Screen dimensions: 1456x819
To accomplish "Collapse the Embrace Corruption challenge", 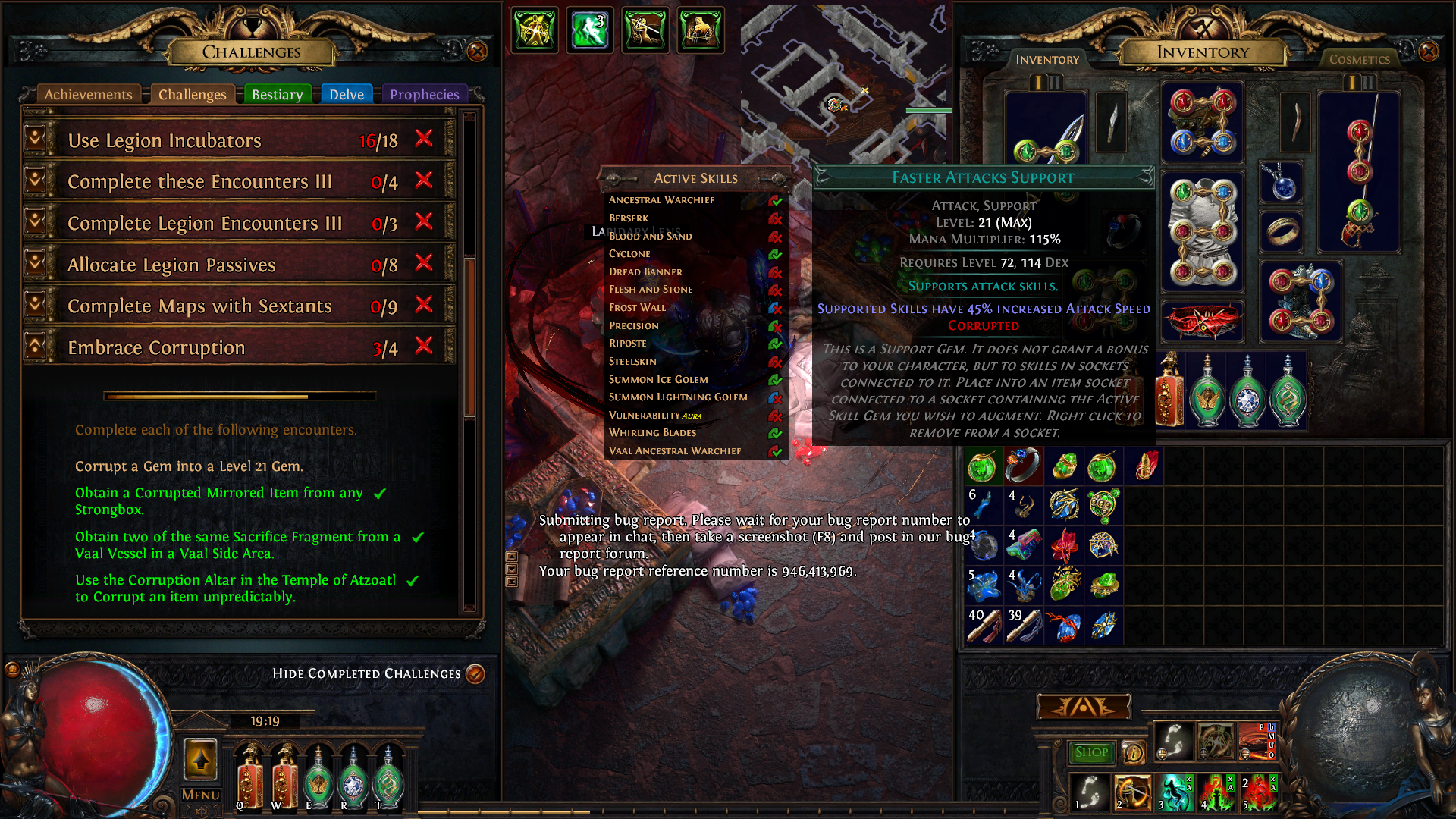I will click(35, 346).
